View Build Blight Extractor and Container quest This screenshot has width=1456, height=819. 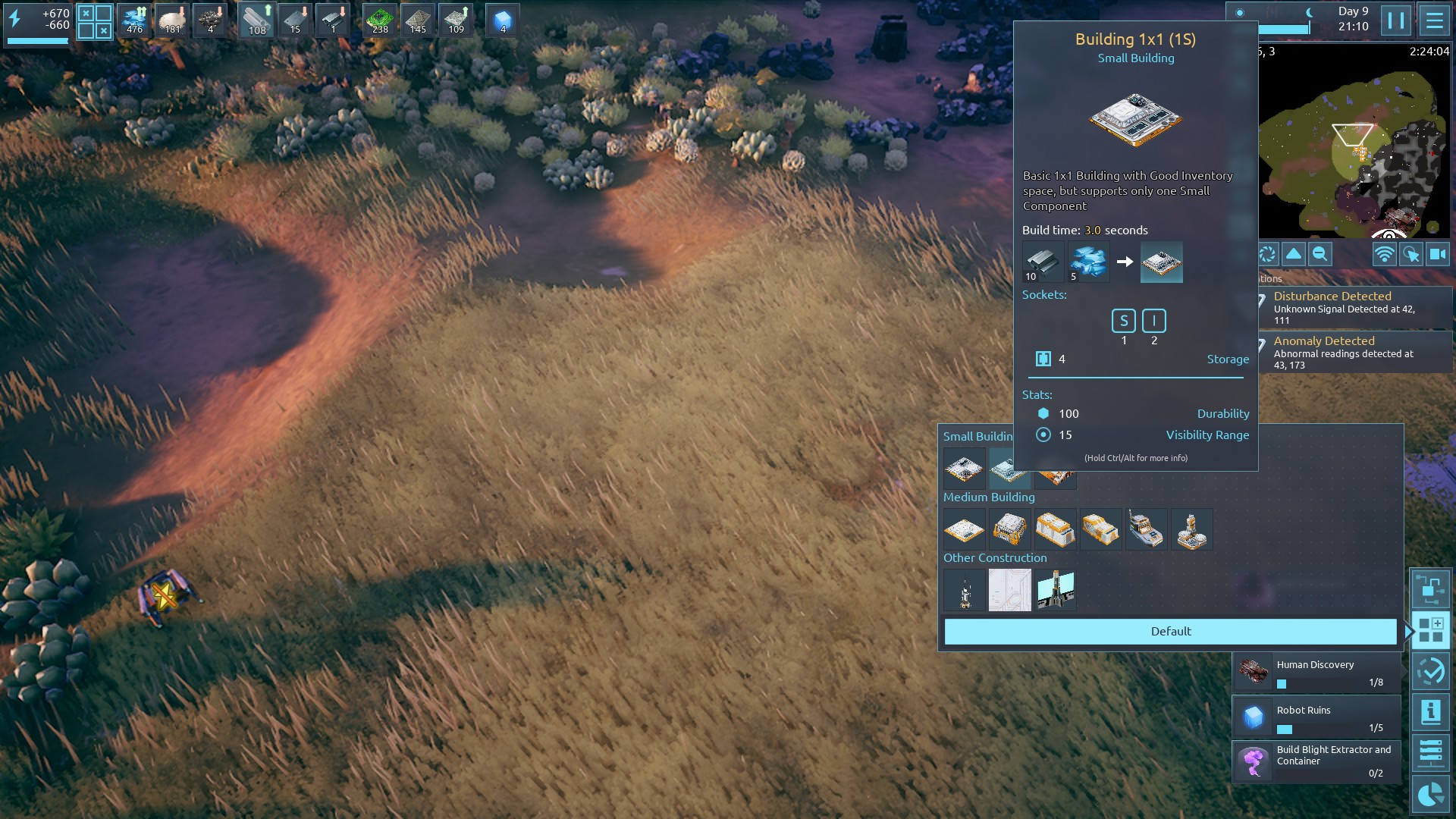(x=1316, y=761)
